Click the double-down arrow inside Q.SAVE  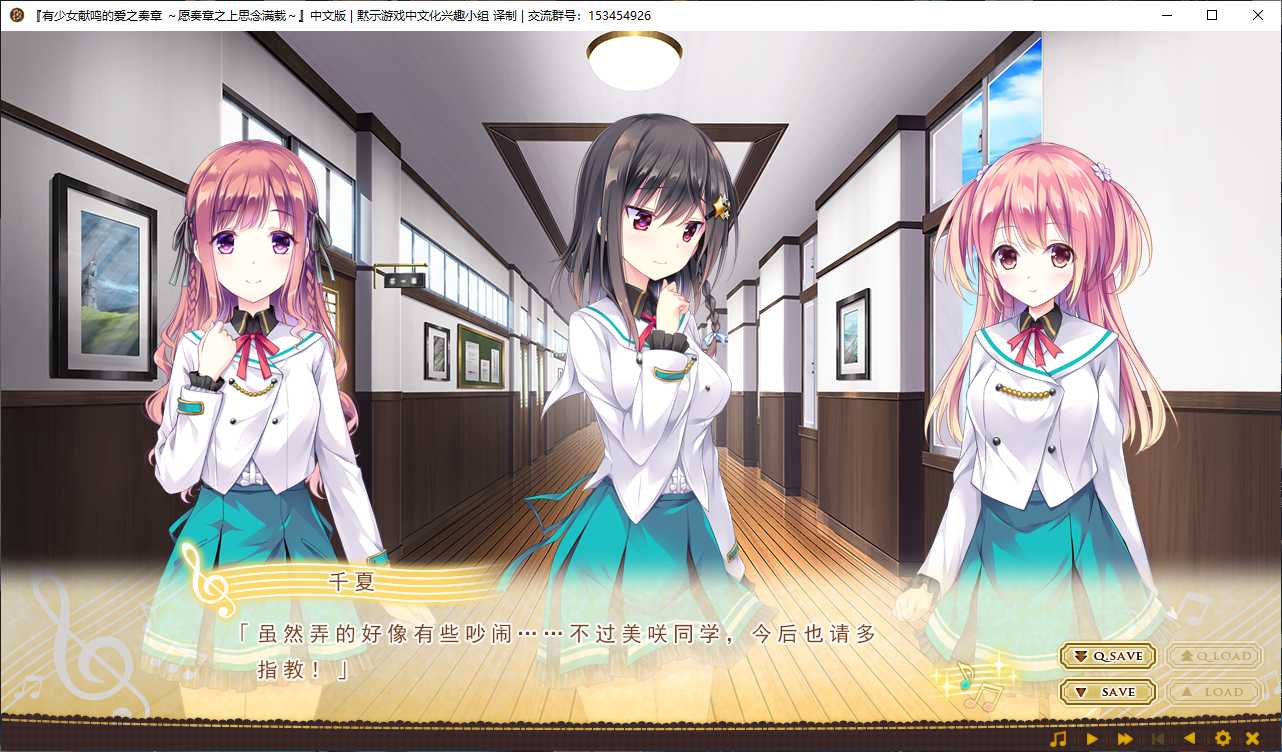(1080, 656)
